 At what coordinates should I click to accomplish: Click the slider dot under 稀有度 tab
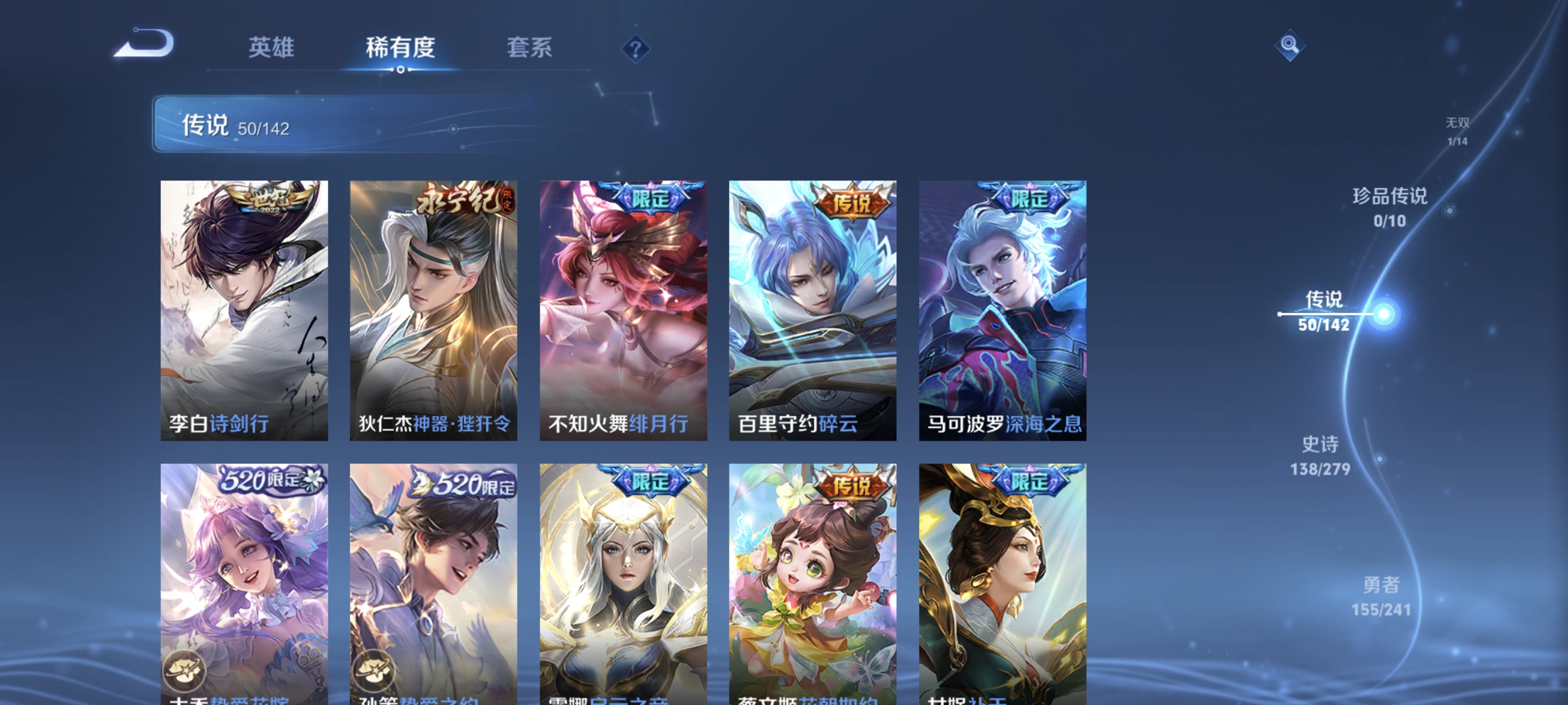click(x=401, y=70)
